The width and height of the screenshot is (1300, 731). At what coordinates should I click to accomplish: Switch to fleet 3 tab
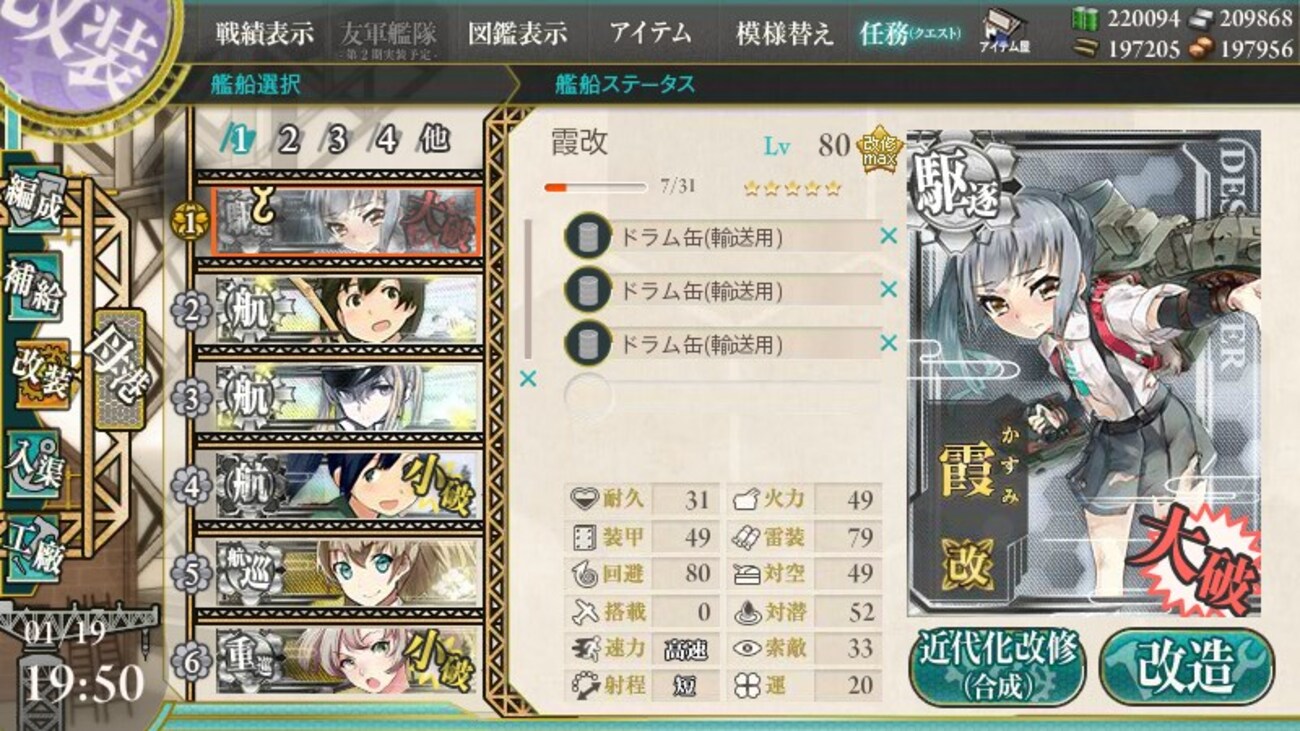tap(337, 141)
